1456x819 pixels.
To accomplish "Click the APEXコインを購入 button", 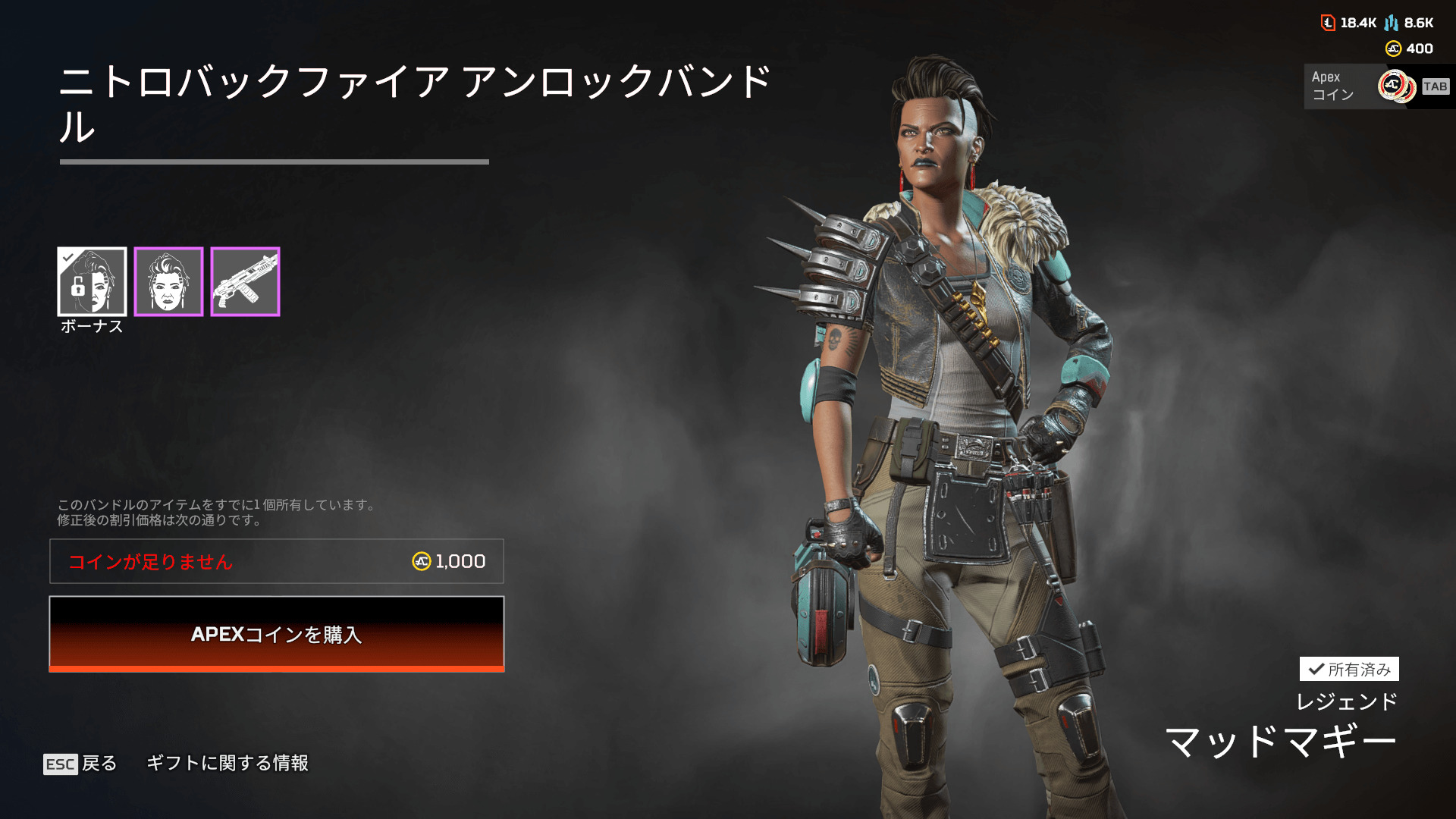I will (x=277, y=634).
